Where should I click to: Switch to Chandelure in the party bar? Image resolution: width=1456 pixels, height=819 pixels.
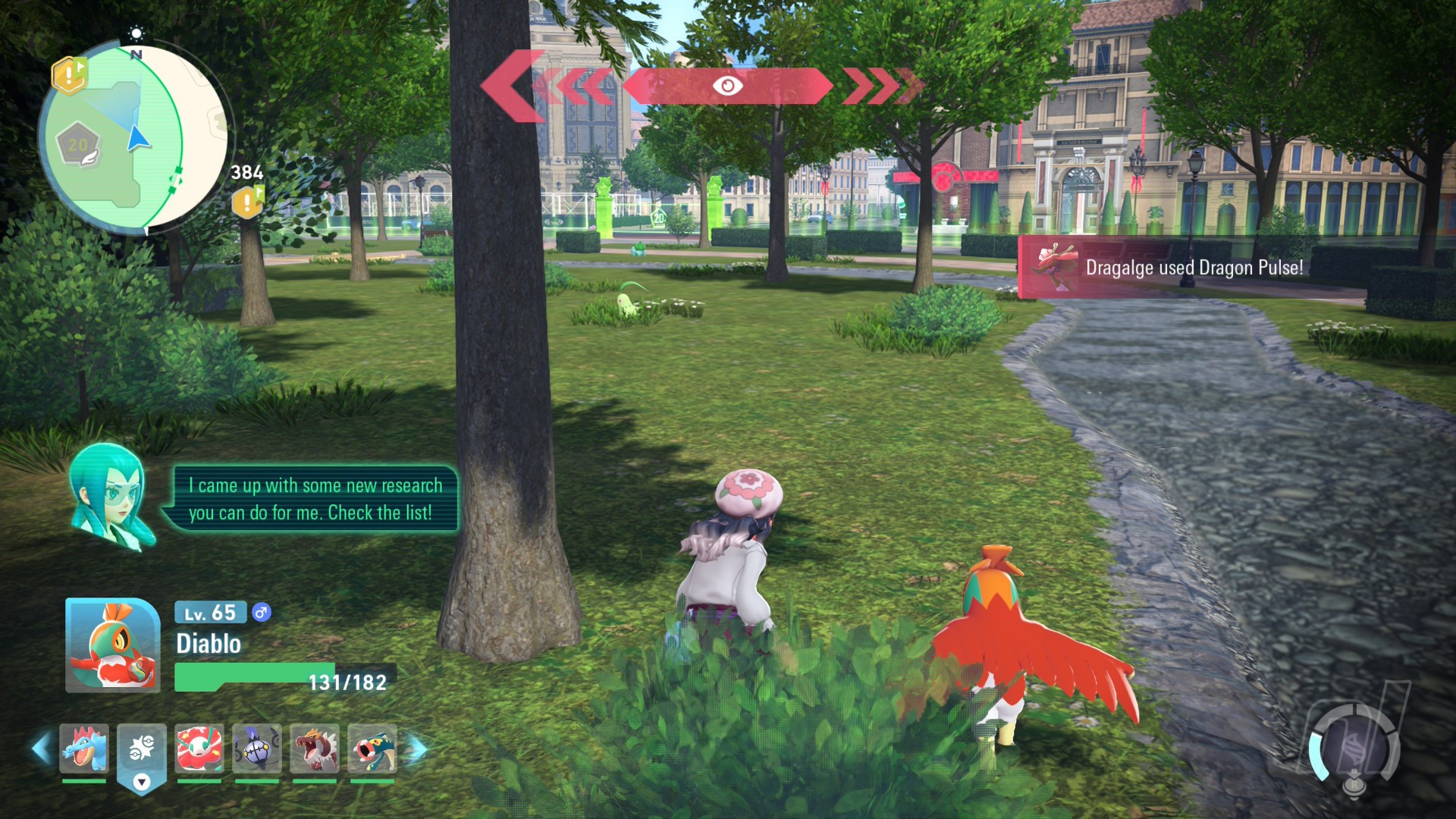coord(257,748)
